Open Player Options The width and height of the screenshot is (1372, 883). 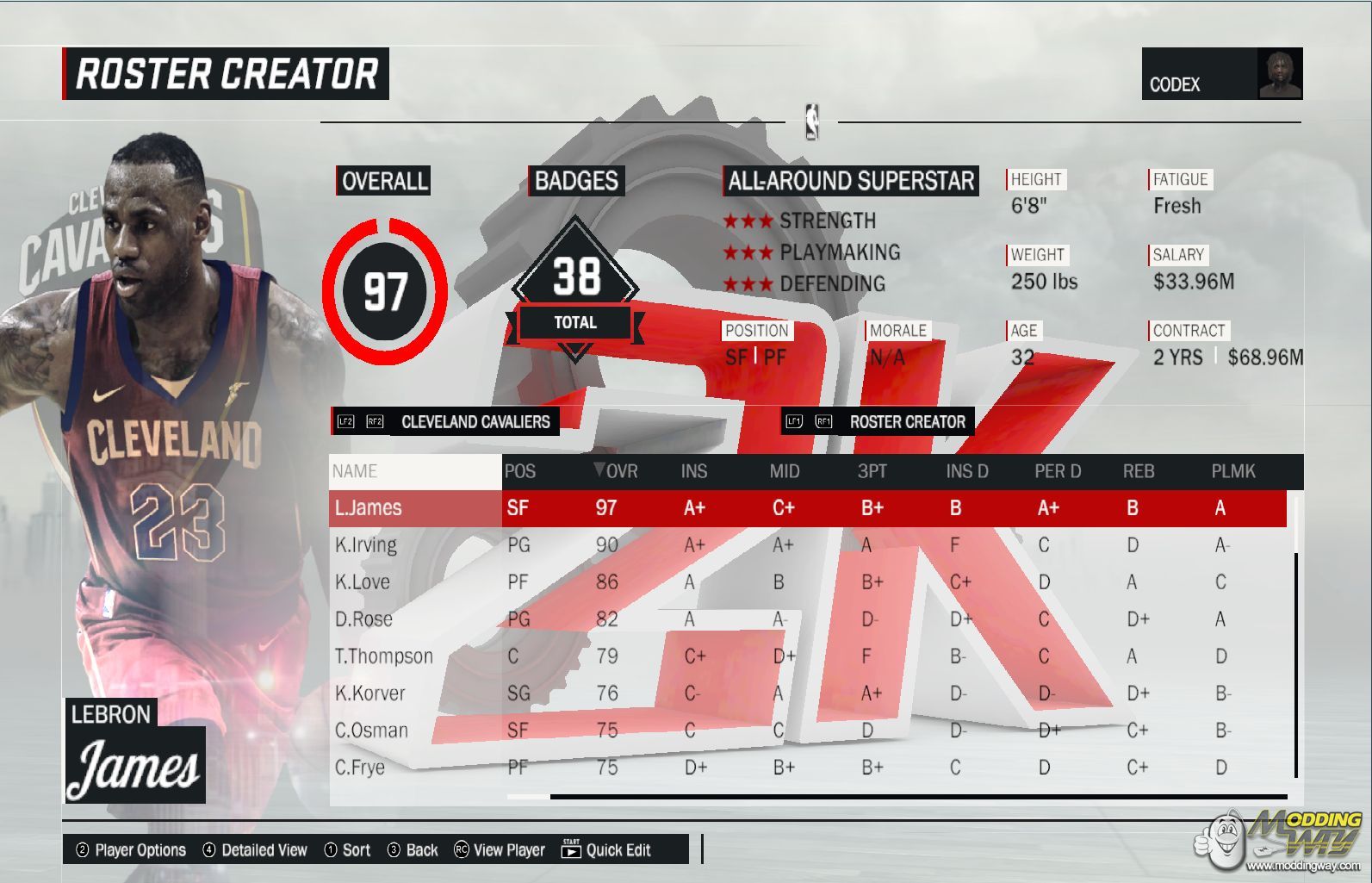coord(131,850)
